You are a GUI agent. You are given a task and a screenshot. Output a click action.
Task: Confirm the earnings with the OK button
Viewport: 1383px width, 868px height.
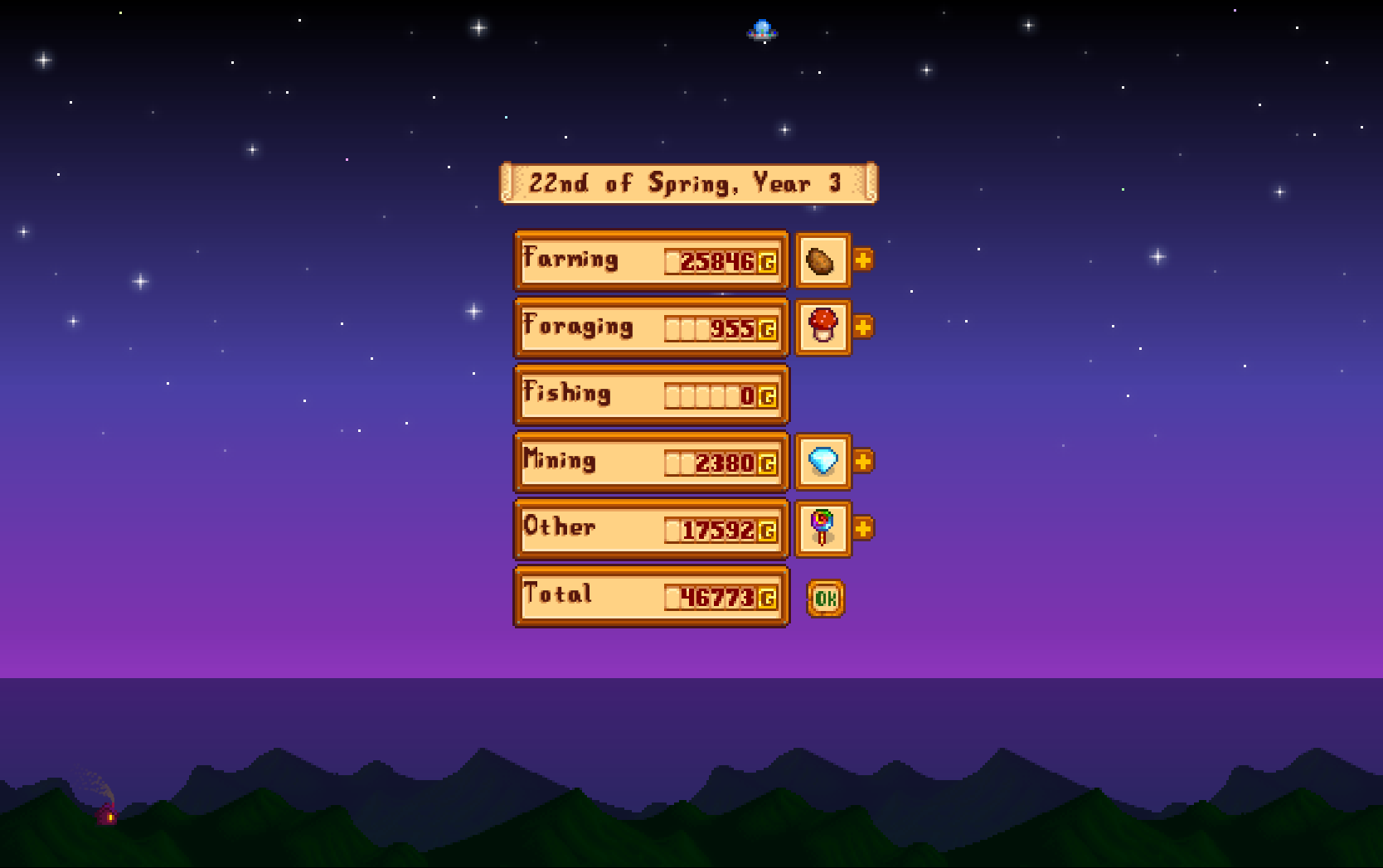click(825, 599)
